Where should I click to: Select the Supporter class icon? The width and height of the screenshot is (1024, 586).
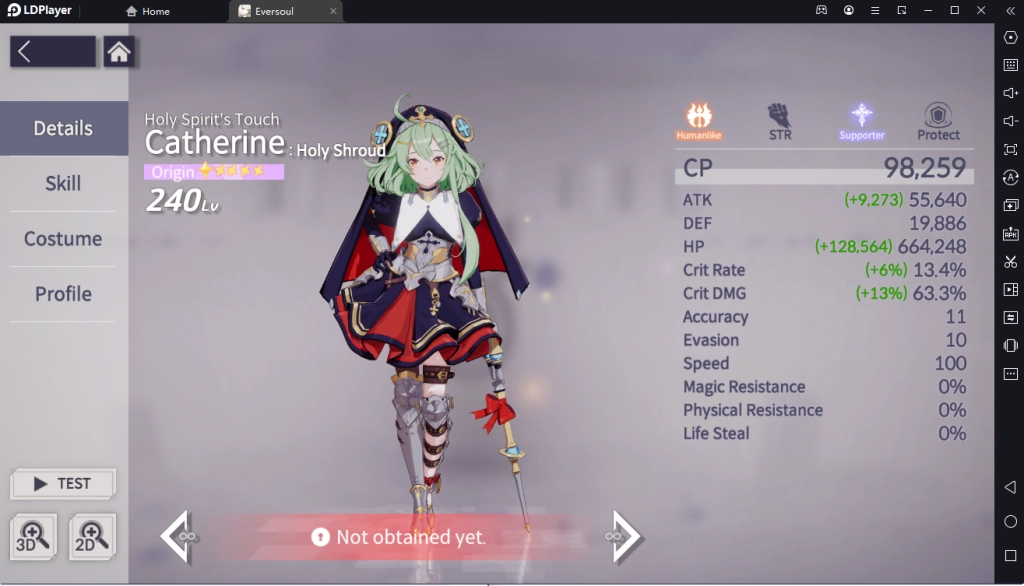pos(861,120)
